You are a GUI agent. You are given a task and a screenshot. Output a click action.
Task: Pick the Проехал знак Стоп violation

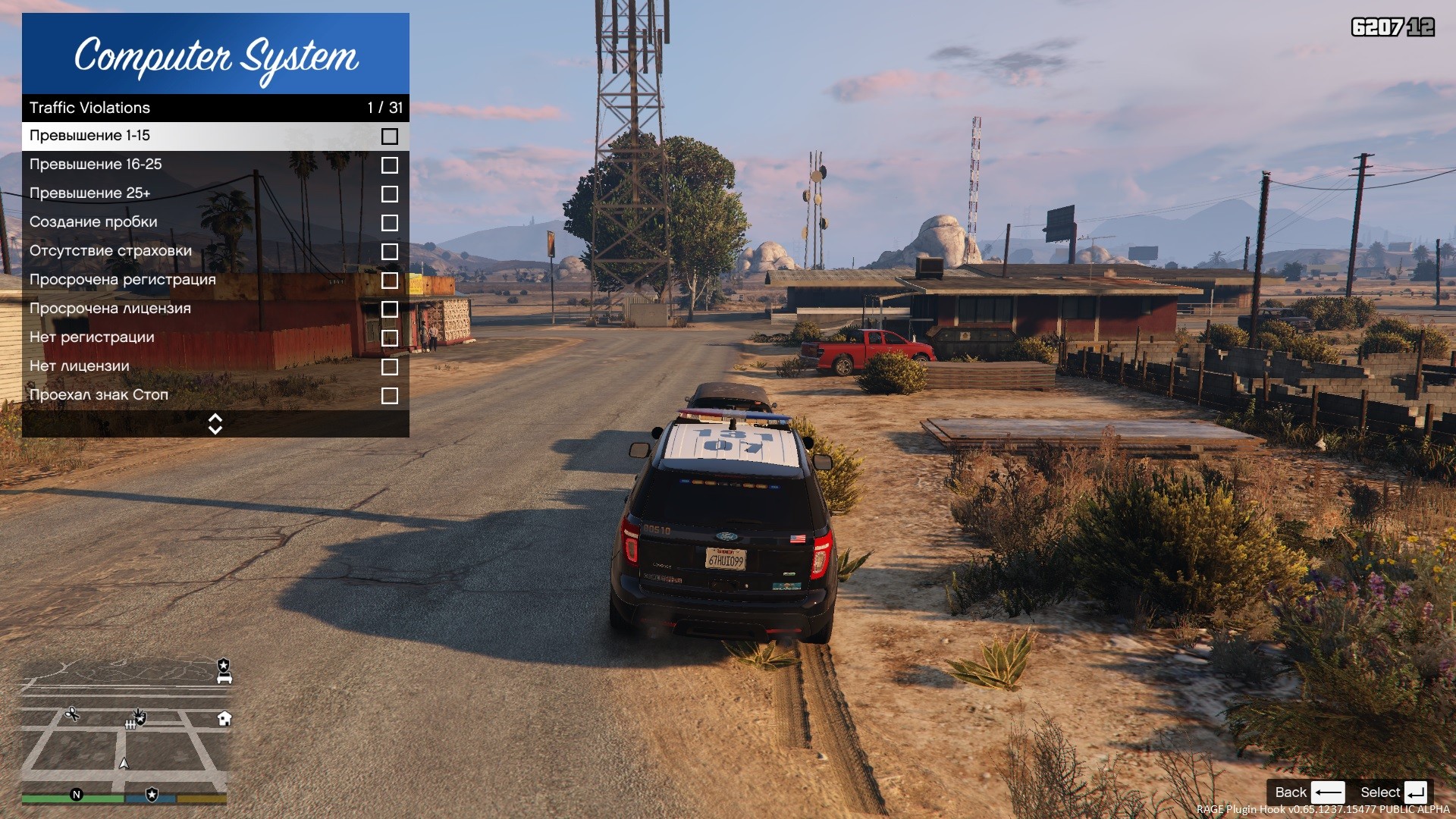(215, 395)
